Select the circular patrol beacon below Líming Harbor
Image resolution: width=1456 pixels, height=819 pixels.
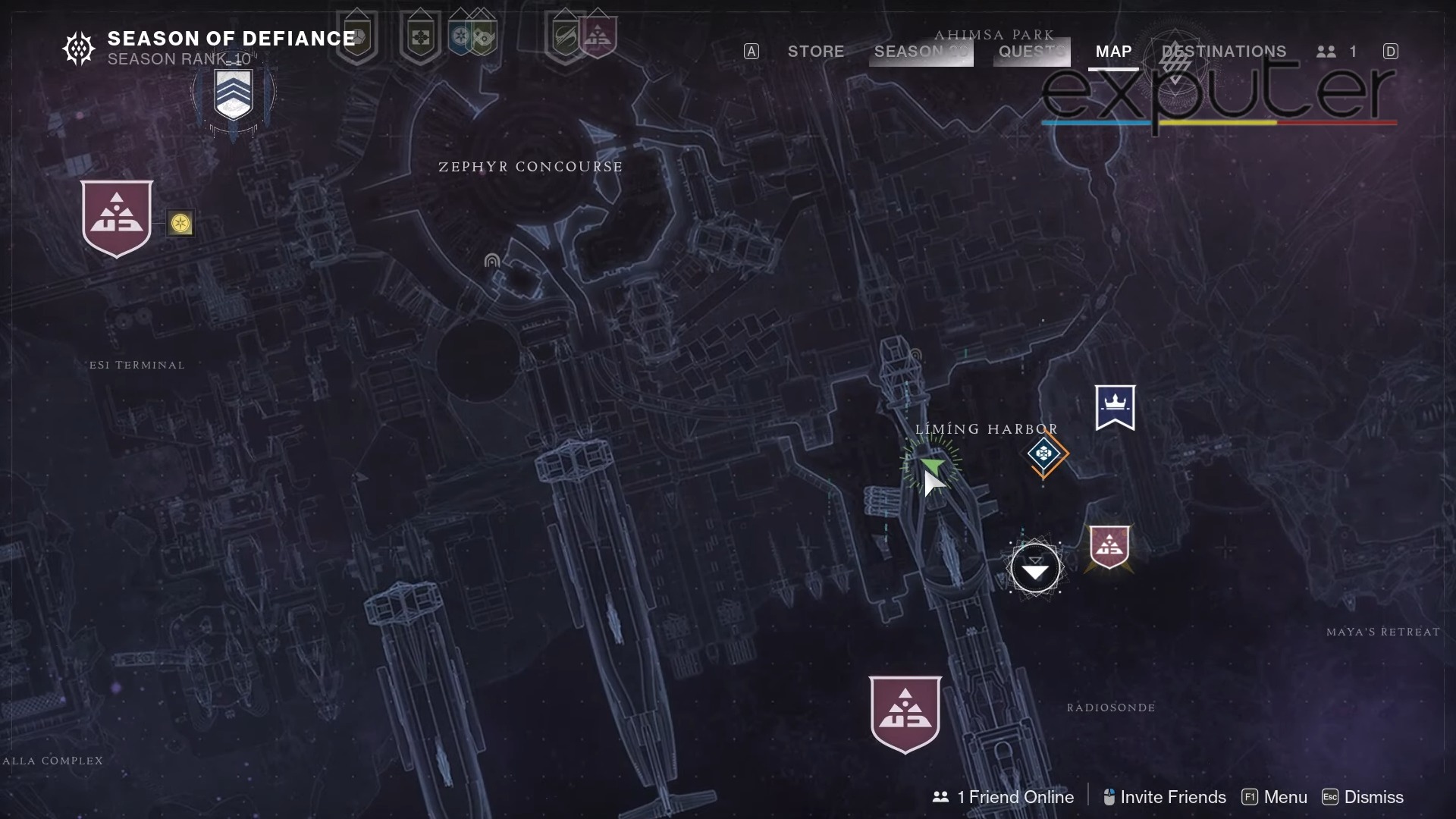coord(1035,567)
